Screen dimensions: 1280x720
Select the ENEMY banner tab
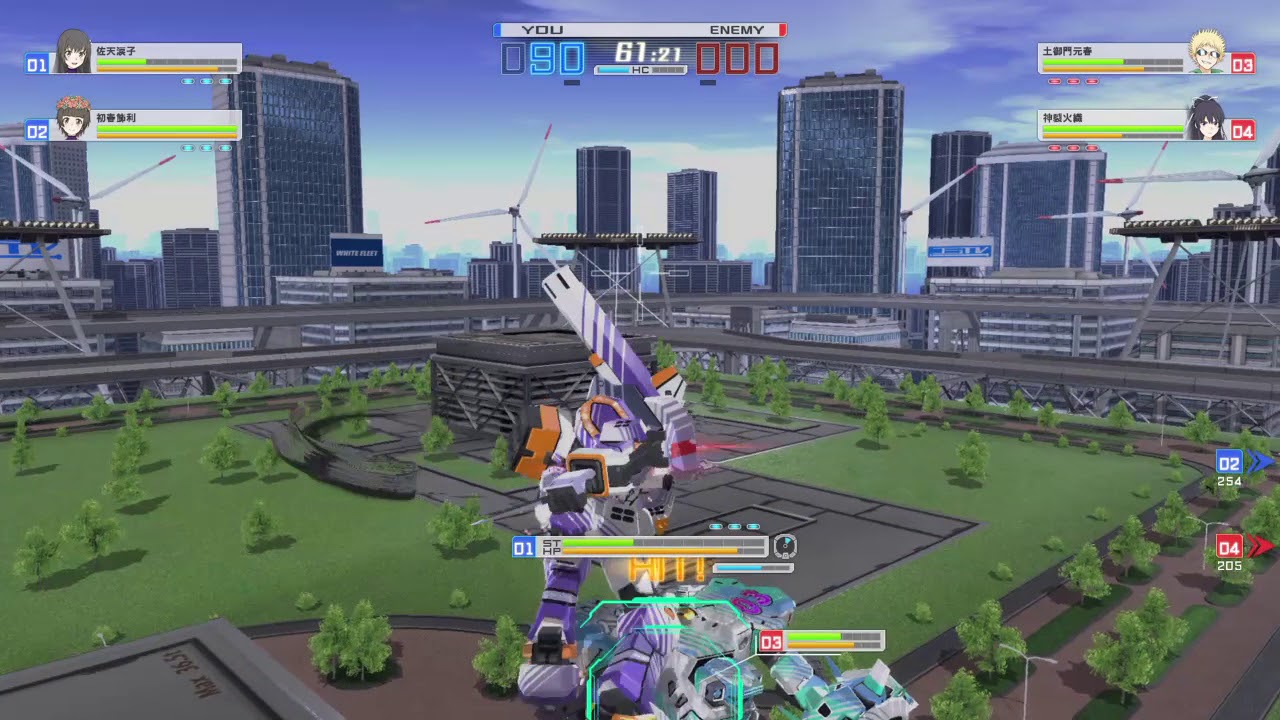pos(737,30)
